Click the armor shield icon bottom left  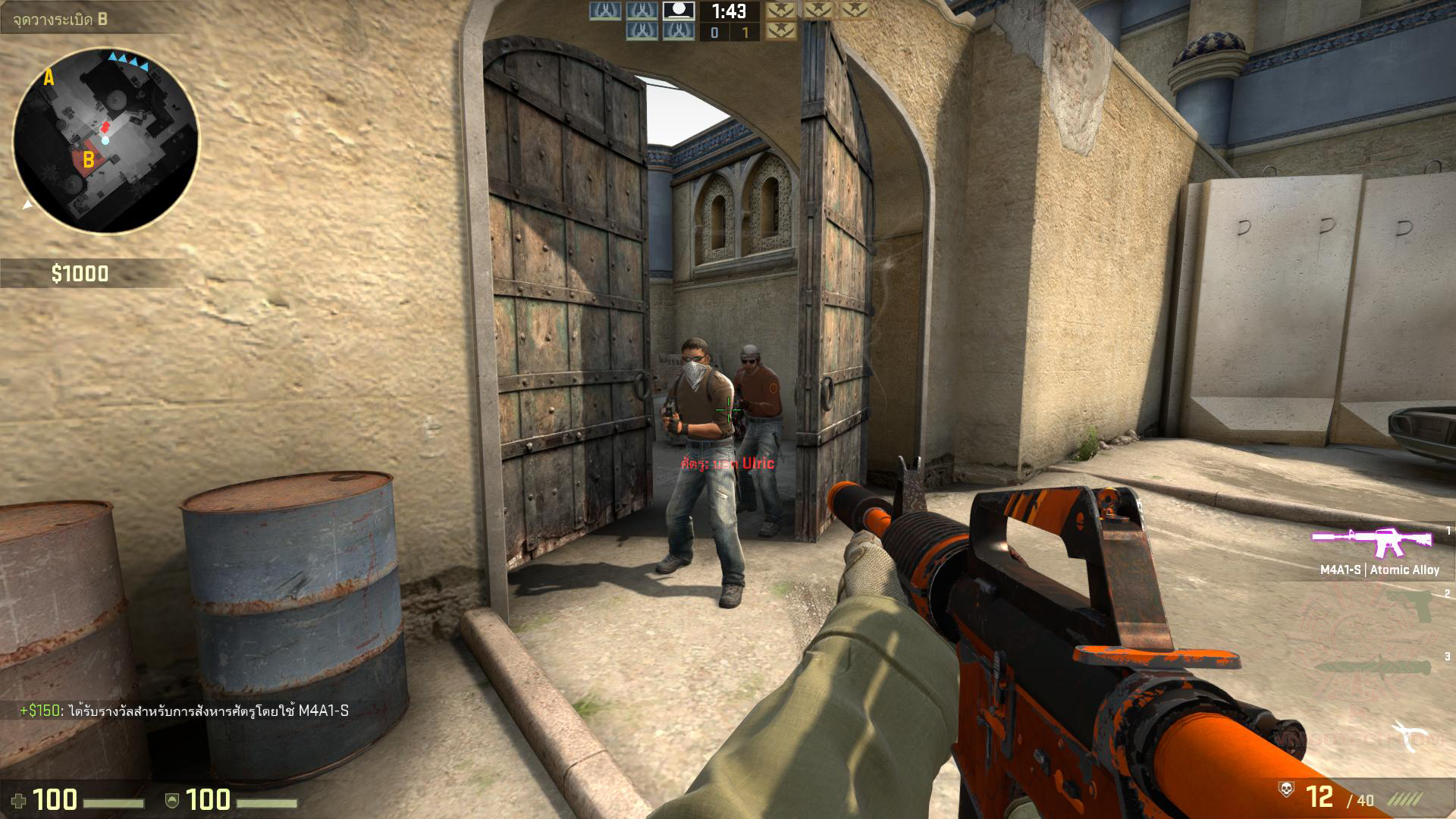click(171, 799)
